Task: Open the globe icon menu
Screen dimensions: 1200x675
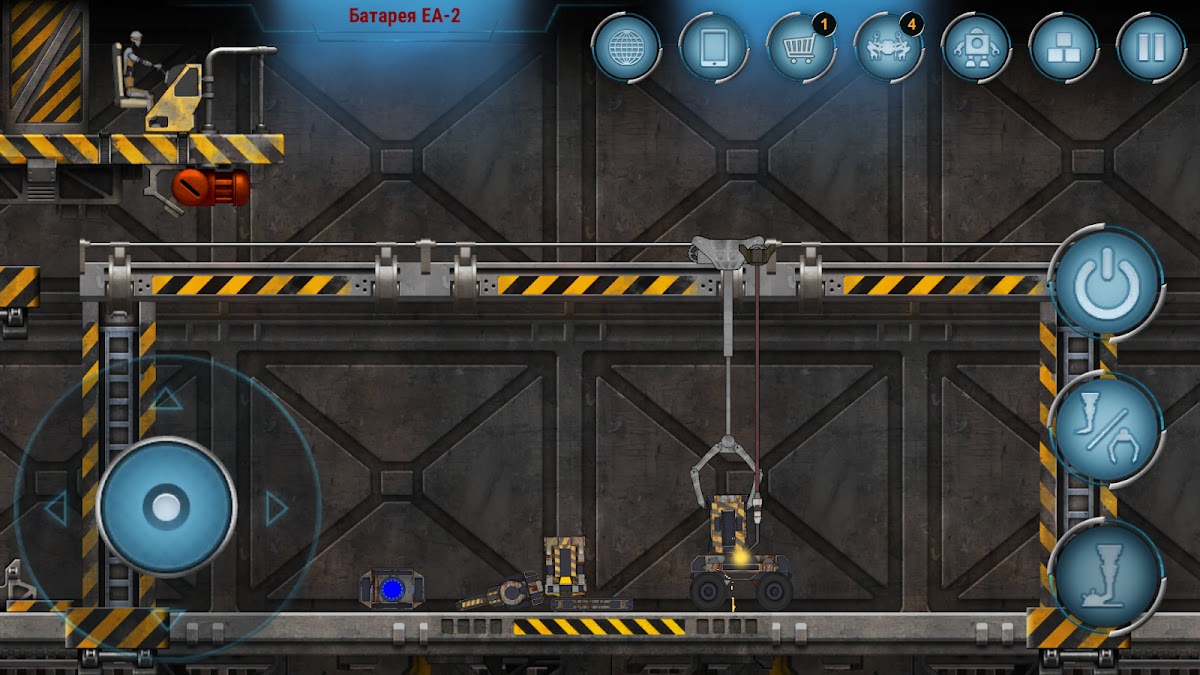Action: (626, 47)
